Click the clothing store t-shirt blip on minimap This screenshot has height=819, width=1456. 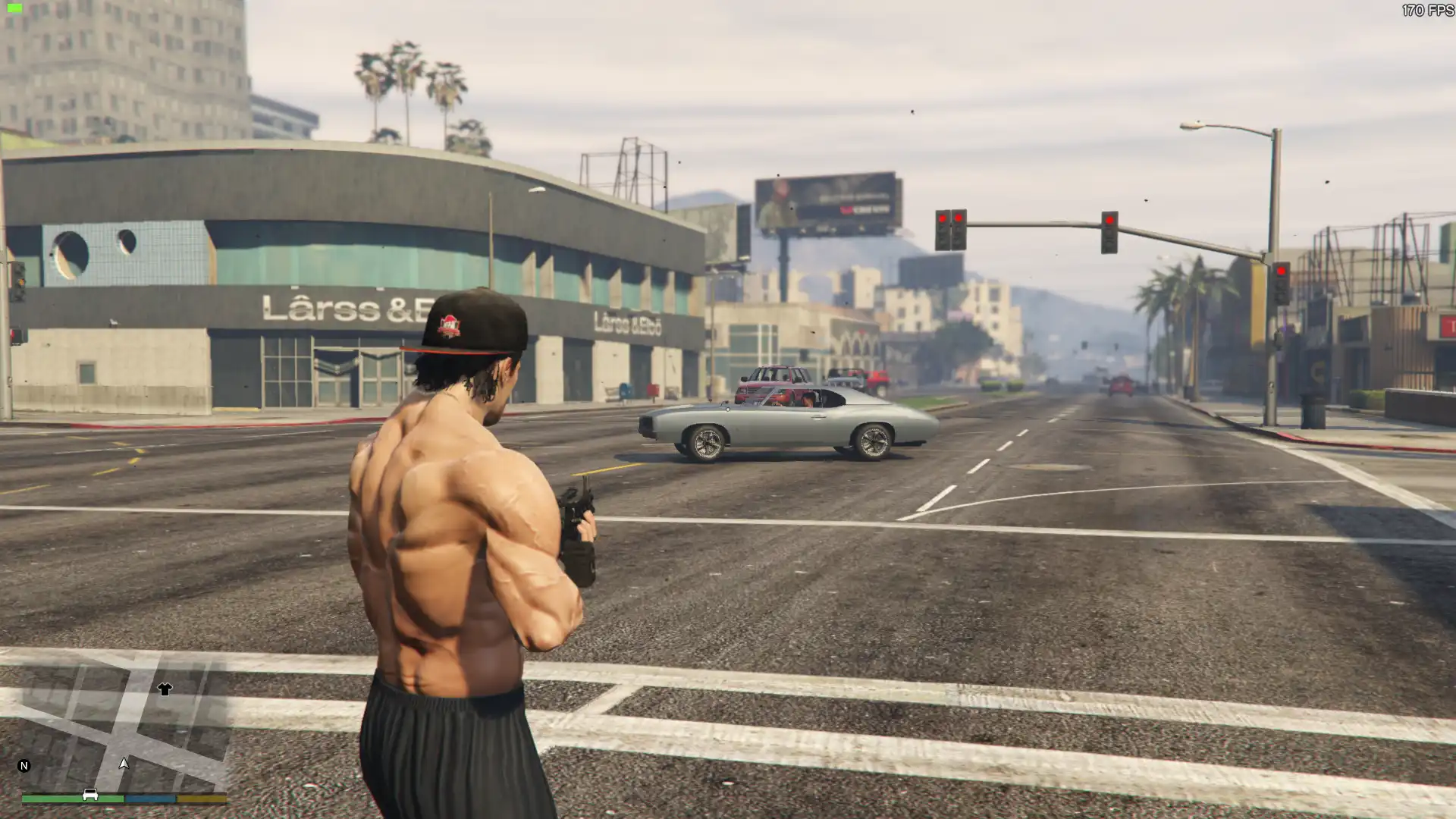pyautogui.click(x=165, y=689)
